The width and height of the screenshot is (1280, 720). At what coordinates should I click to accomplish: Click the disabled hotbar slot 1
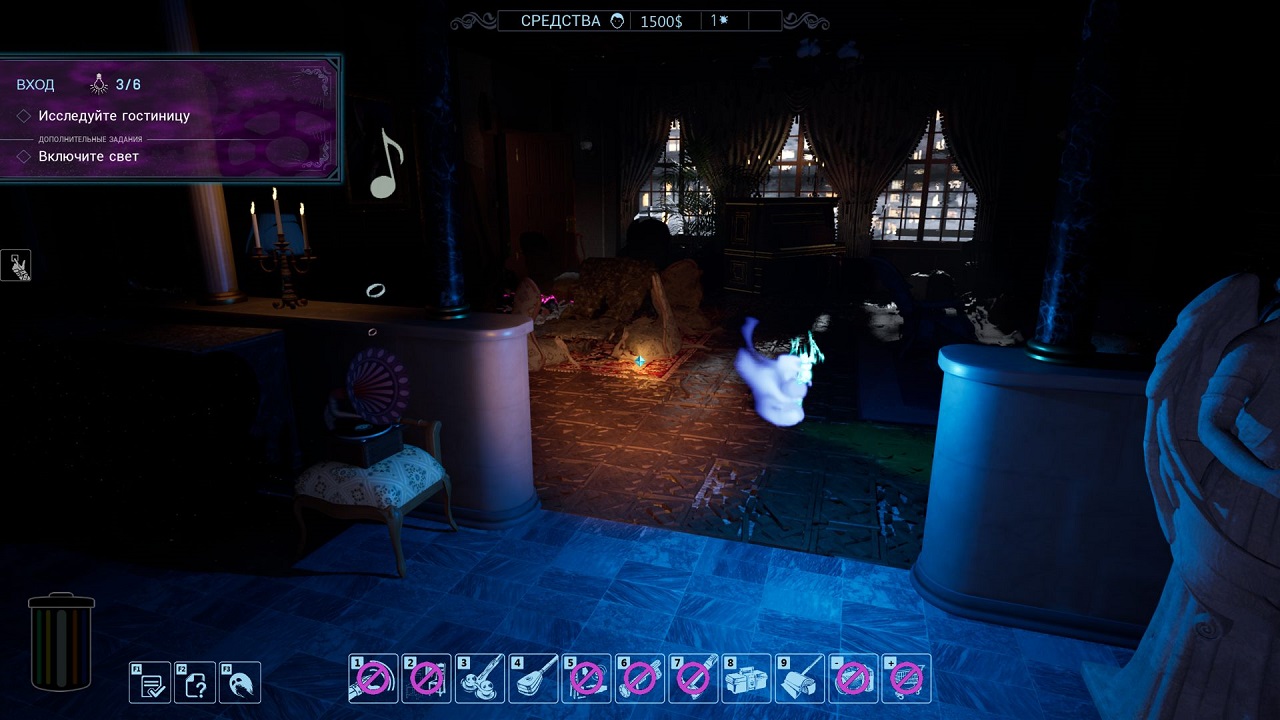point(372,678)
